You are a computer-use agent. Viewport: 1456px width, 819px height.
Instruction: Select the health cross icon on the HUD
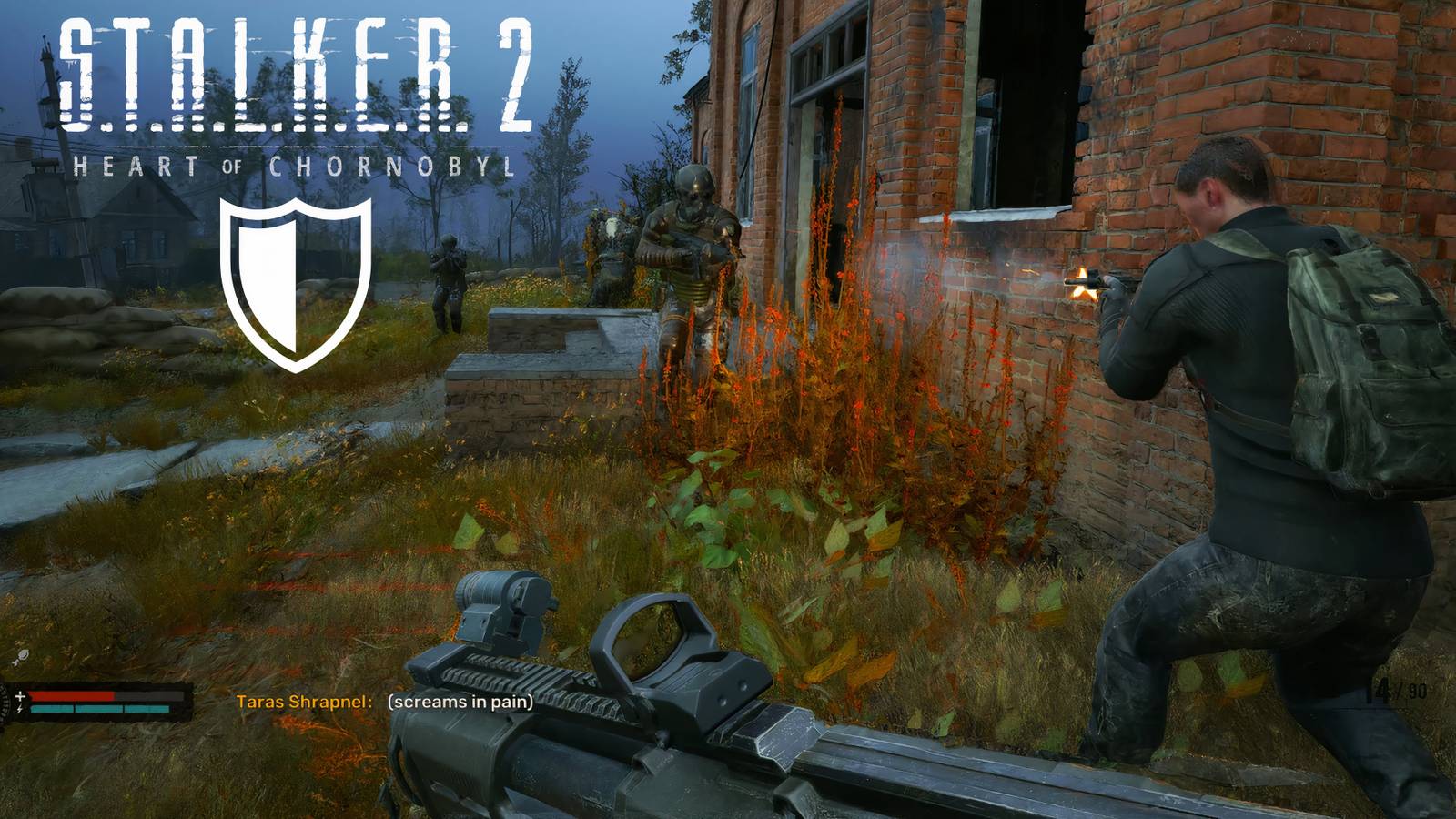tap(20, 695)
